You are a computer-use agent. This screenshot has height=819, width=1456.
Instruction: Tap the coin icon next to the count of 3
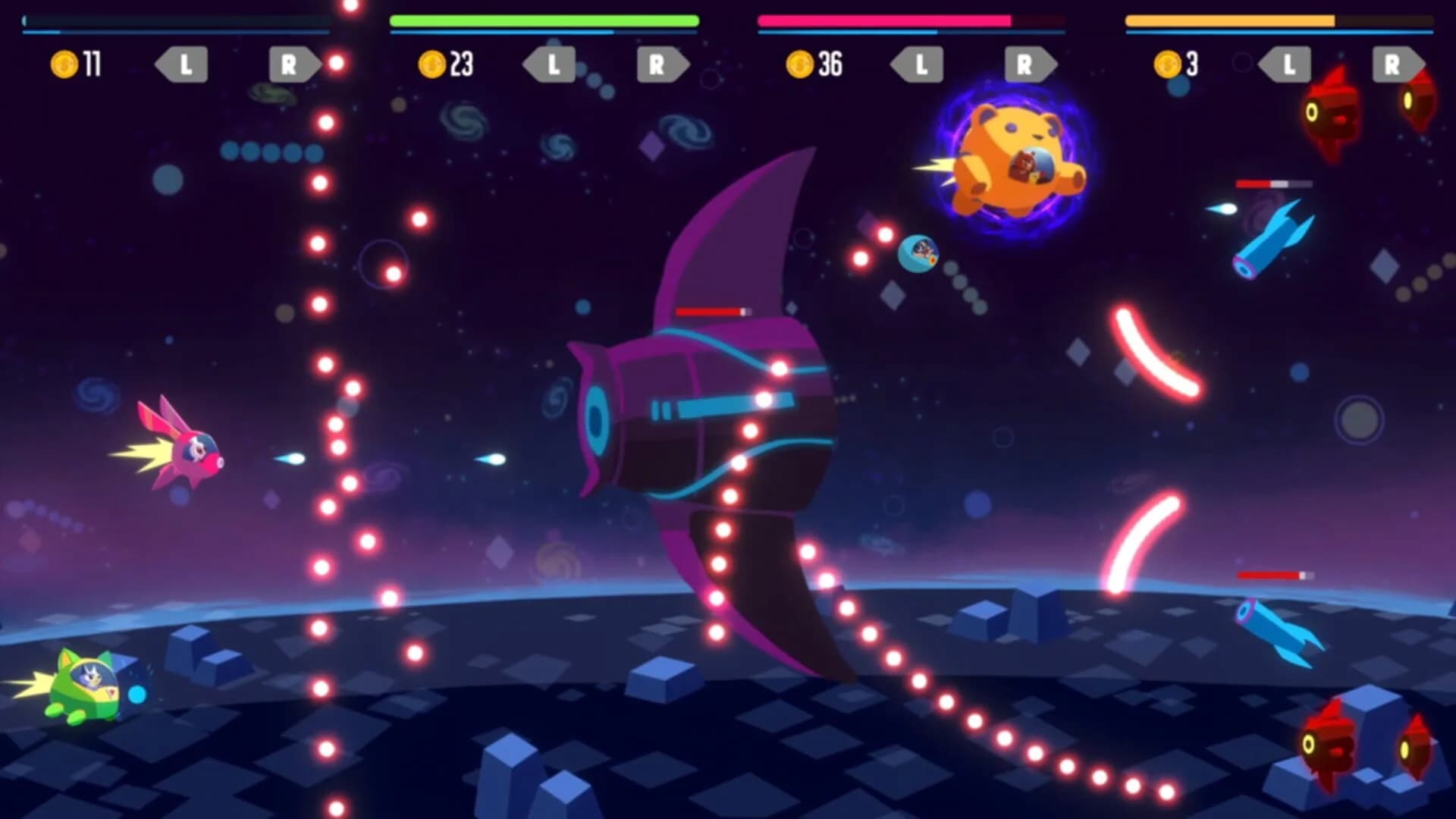coord(1166,64)
